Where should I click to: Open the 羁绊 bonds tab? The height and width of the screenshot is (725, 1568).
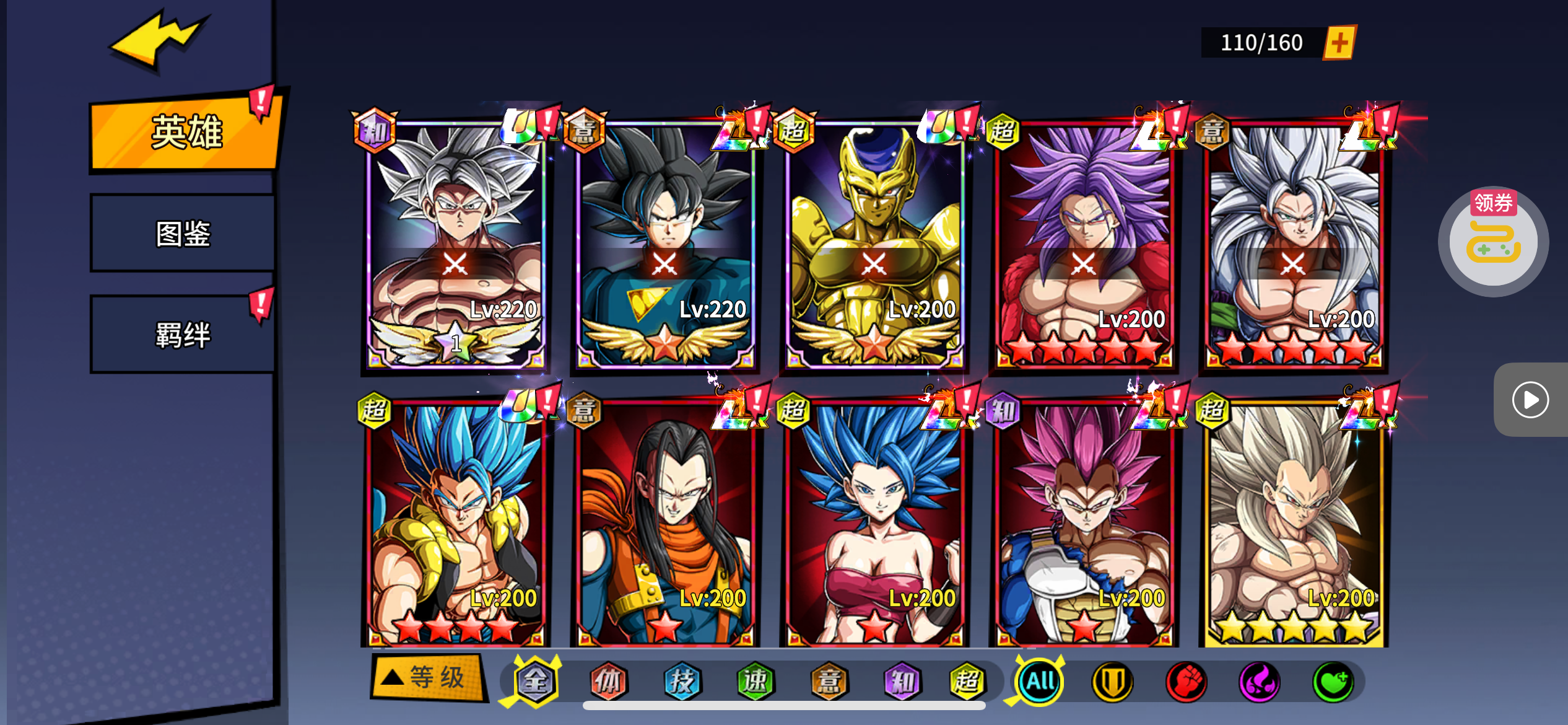pos(183,335)
